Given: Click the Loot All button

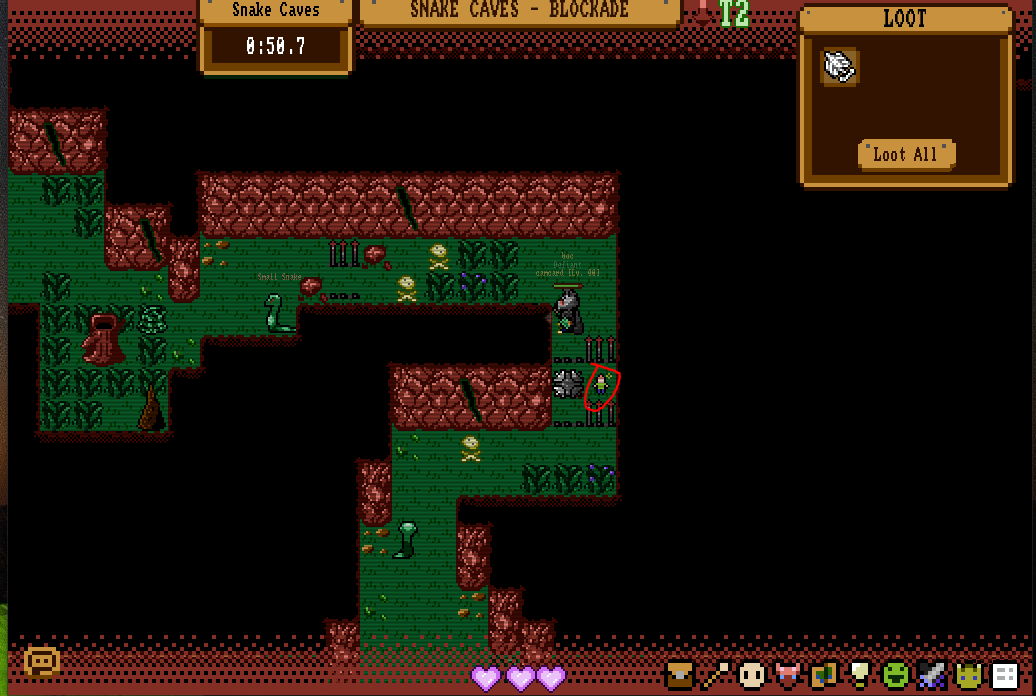Looking at the screenshot, I should click(x=906, y=154).
